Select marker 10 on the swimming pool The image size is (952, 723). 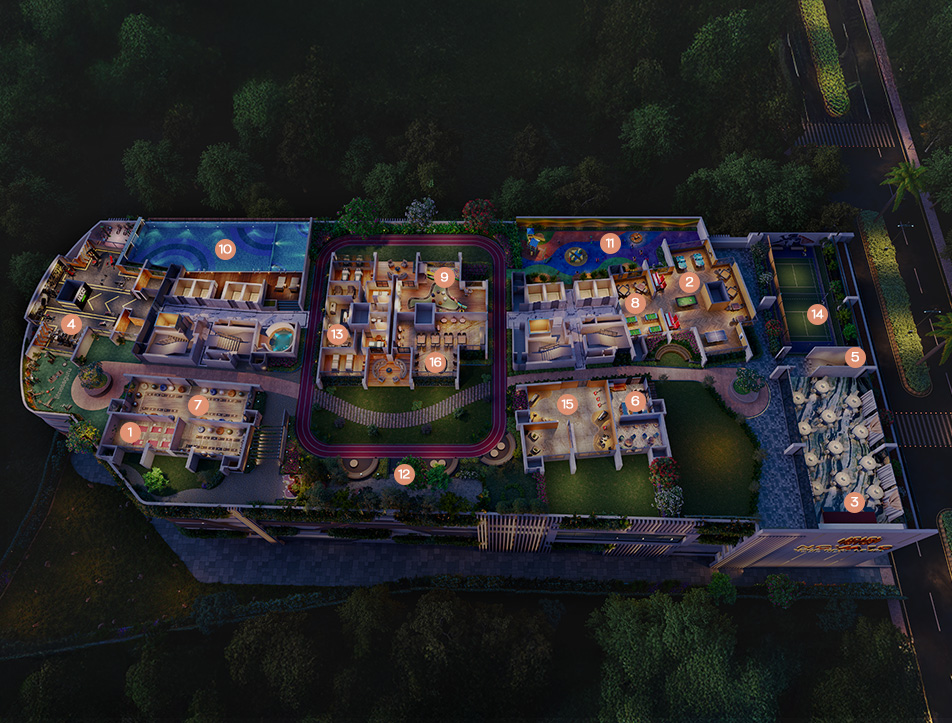click(225, 249)
